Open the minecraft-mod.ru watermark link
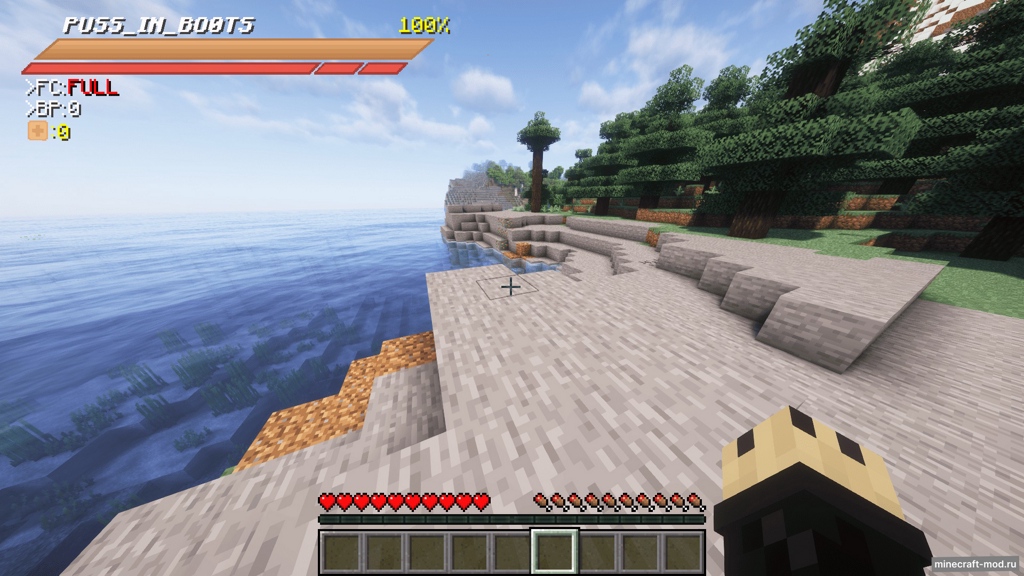Image resolution: width=1024 pixels, height=576 pixels. tap(975, 564)
